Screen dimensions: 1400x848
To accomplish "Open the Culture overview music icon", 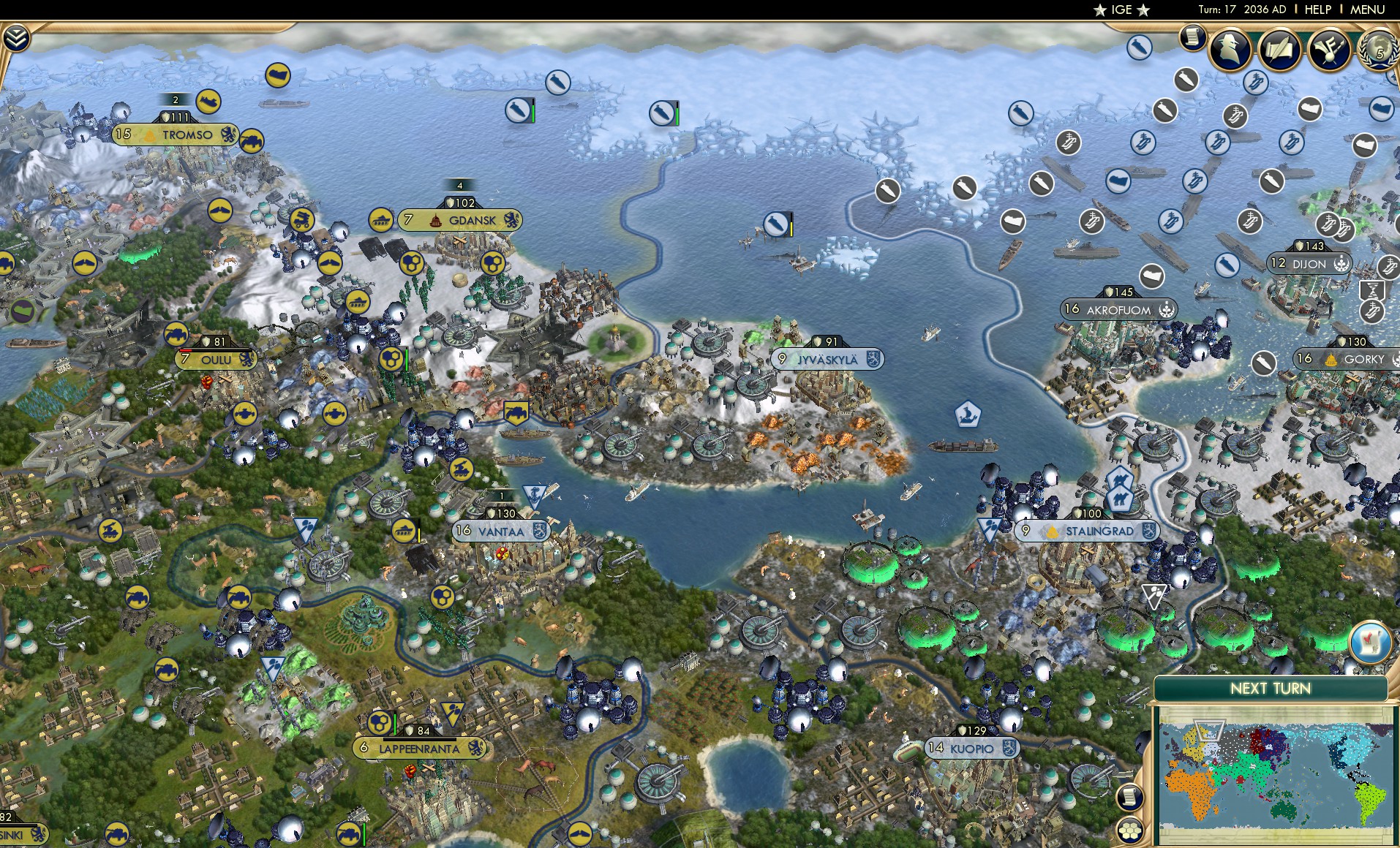I will (x=1331, y=48).
